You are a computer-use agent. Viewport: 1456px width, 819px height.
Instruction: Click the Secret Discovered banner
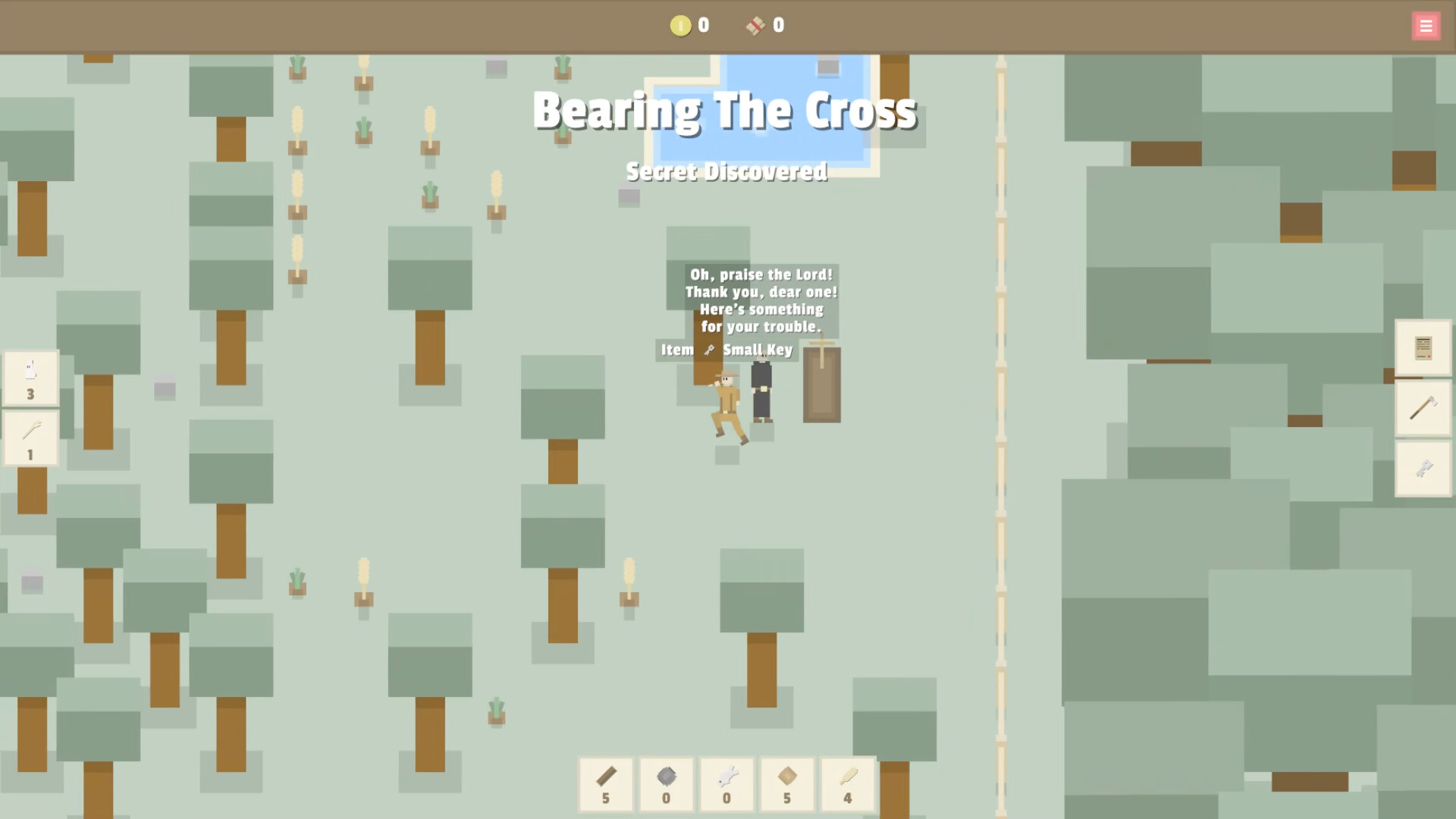(726, 171)
